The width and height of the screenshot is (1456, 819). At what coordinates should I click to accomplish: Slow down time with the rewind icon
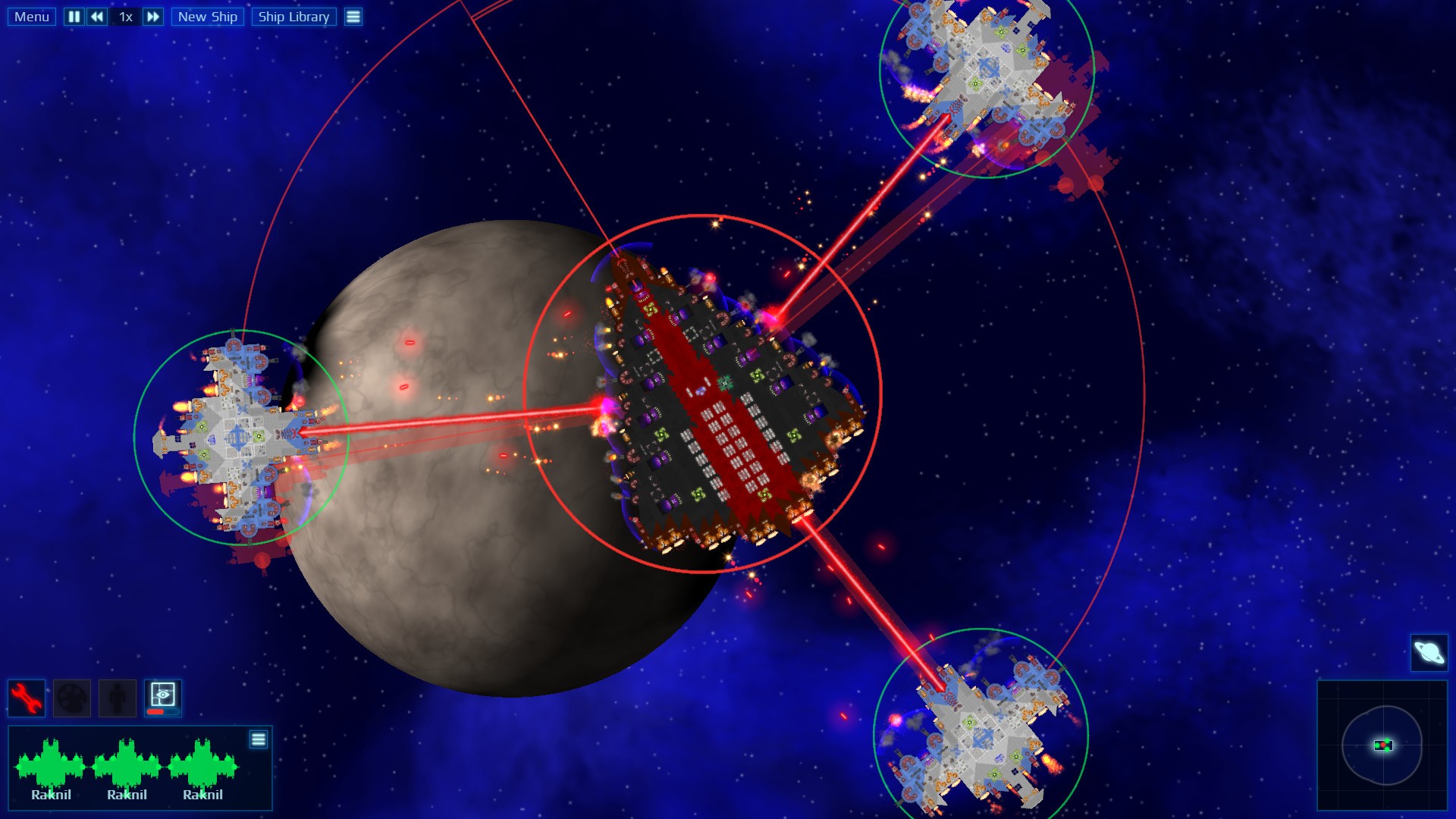coord(96,16)
